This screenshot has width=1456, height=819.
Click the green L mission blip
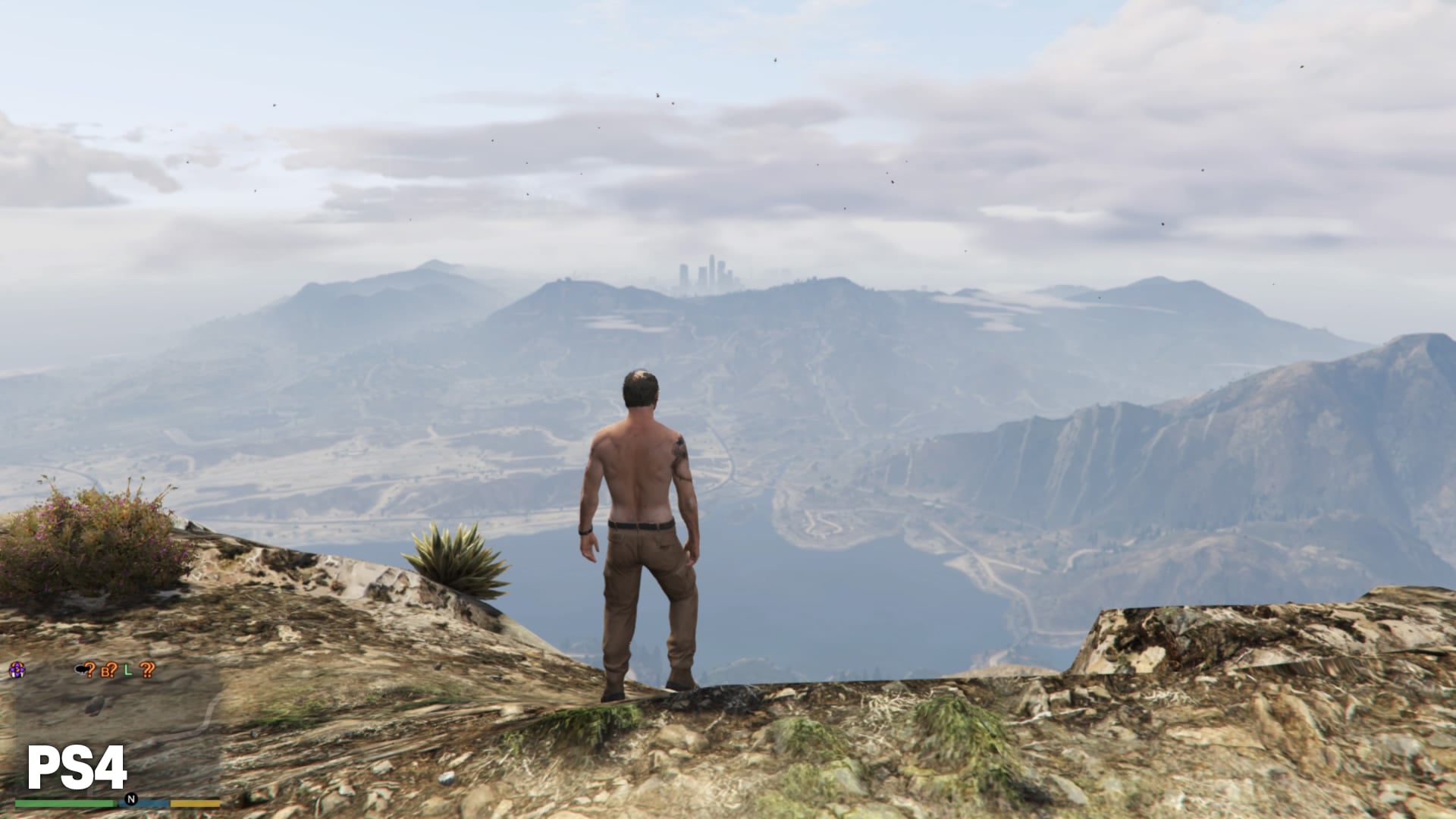128,670
